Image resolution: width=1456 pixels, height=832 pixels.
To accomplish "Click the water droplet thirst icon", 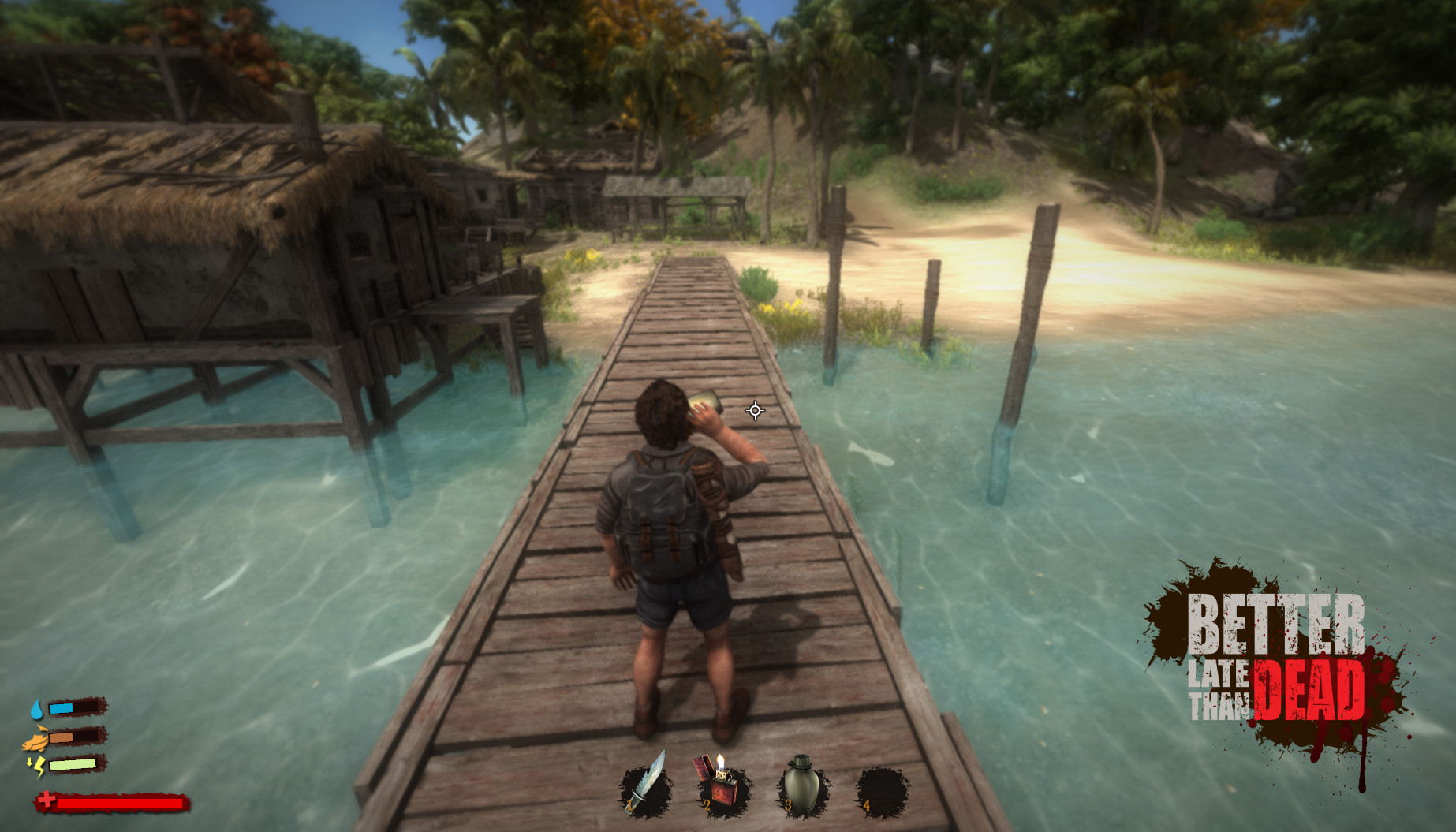I will point(35,708).
